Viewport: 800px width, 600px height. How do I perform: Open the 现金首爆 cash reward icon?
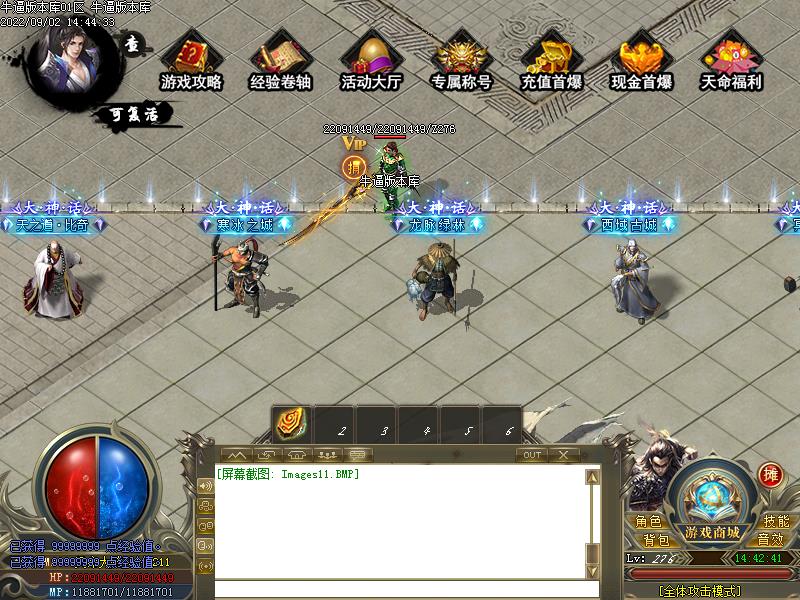(x=641, y=61)
